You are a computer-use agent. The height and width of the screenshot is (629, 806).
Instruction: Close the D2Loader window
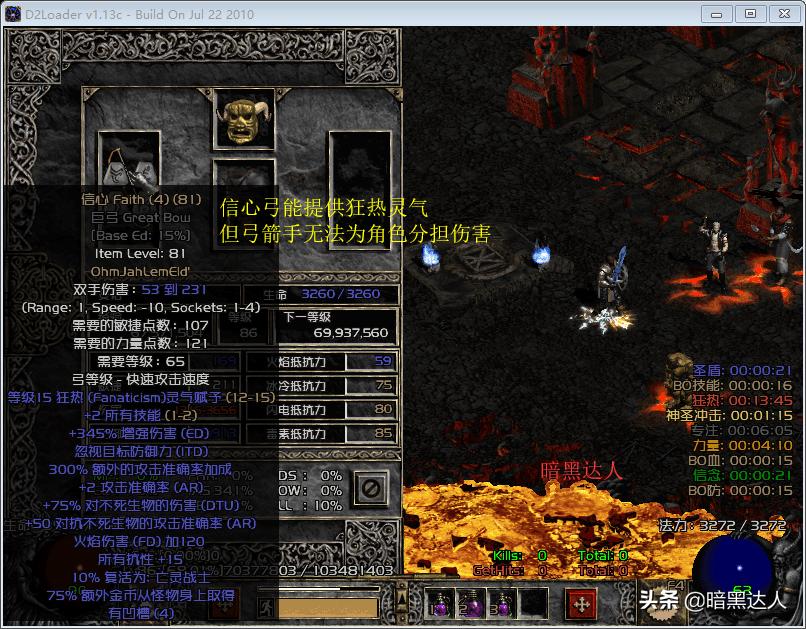pos(781,13)
